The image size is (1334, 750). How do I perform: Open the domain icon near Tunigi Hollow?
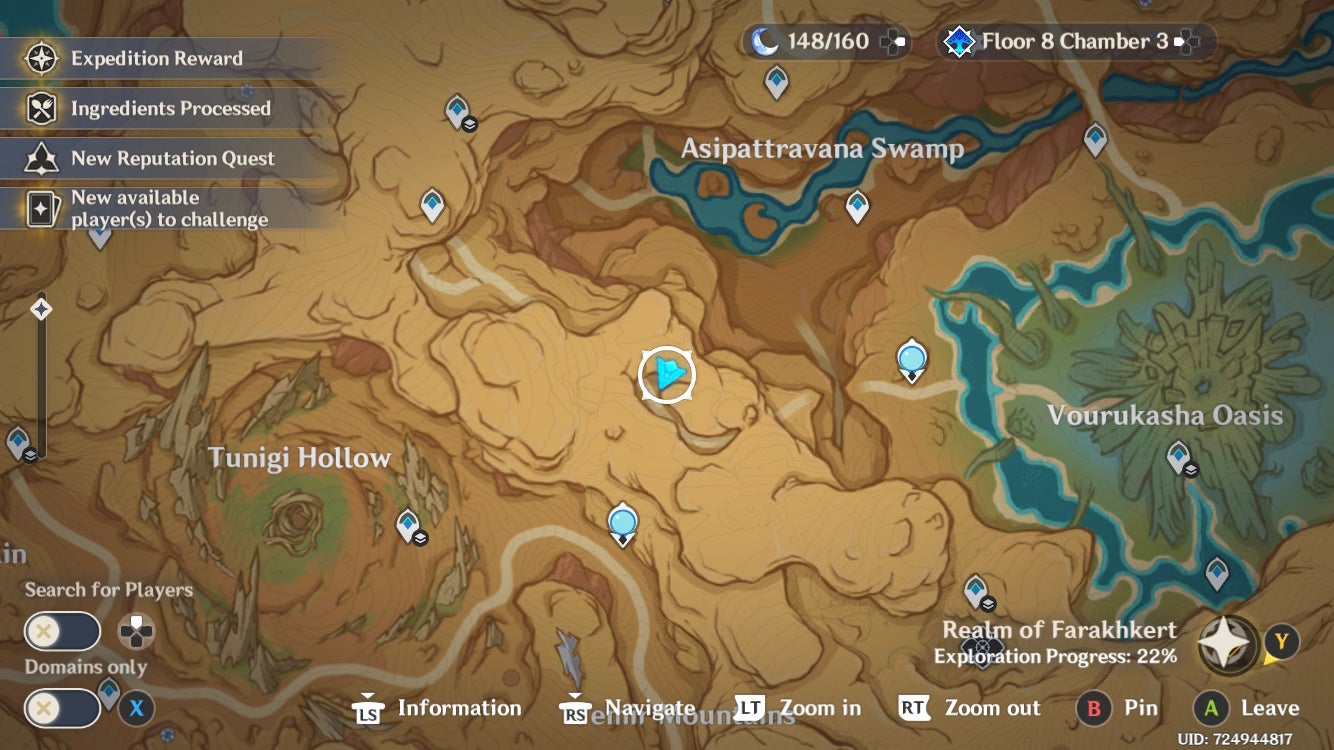pyautogui.click(x=409, y=522)
